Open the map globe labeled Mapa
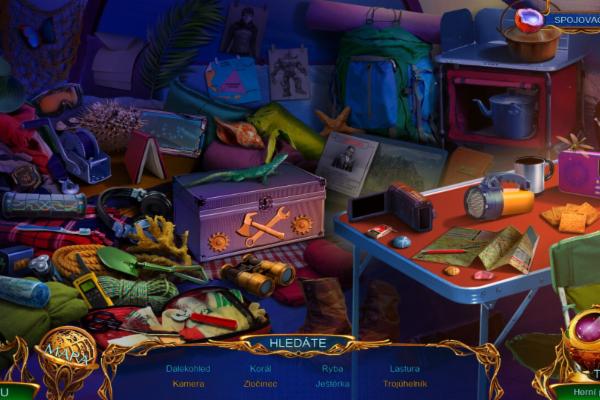The image size is (600, 400). (66, 351)
